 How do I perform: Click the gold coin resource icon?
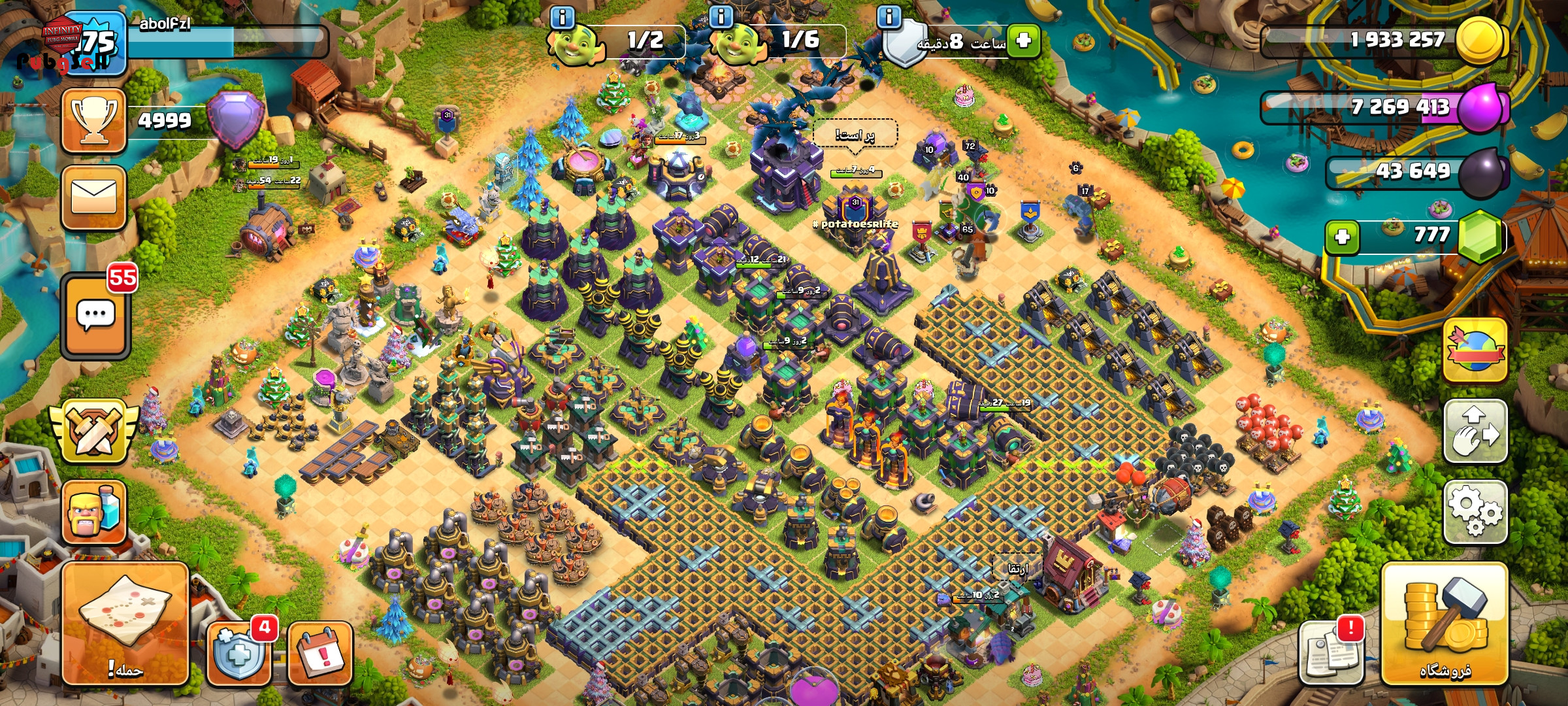click(x=1480, y=39)
